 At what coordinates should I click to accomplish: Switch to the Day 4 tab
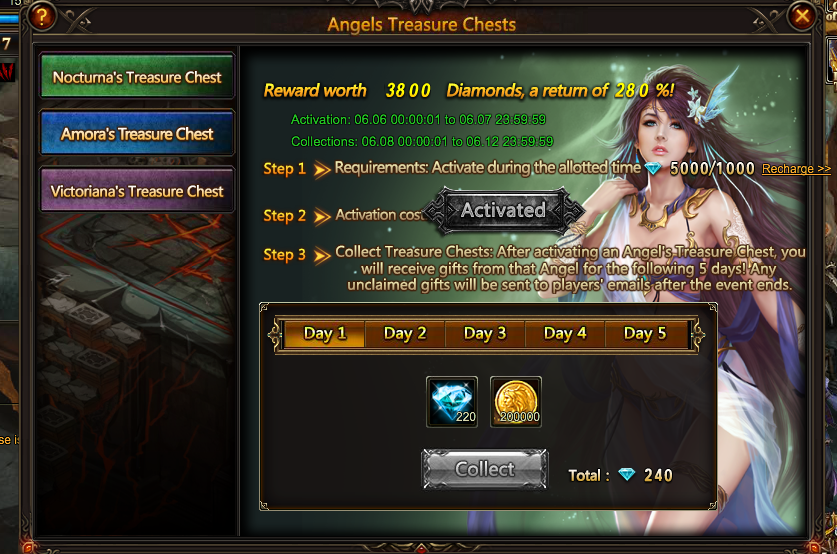pos(565,334)
